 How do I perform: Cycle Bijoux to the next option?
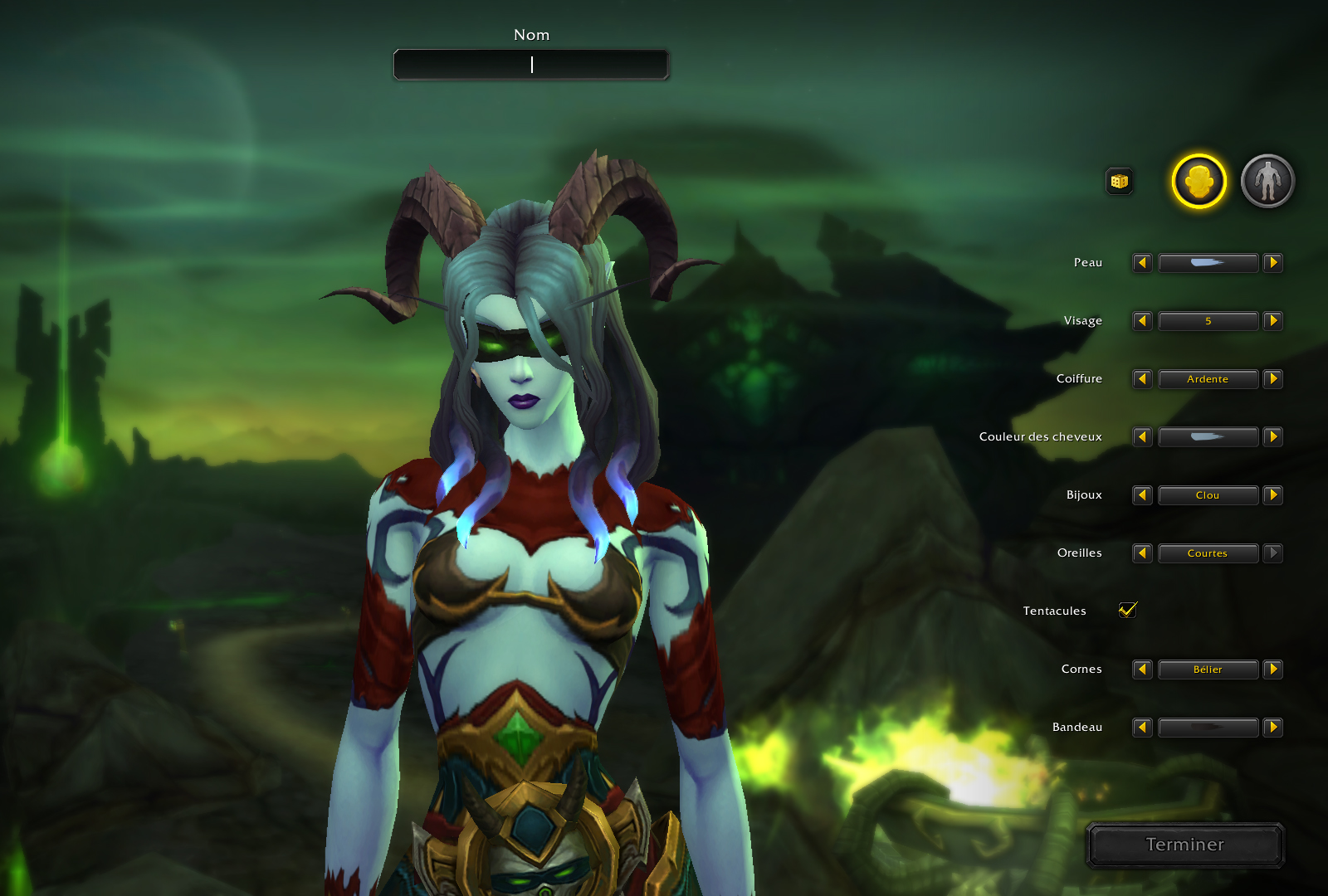1273,495
